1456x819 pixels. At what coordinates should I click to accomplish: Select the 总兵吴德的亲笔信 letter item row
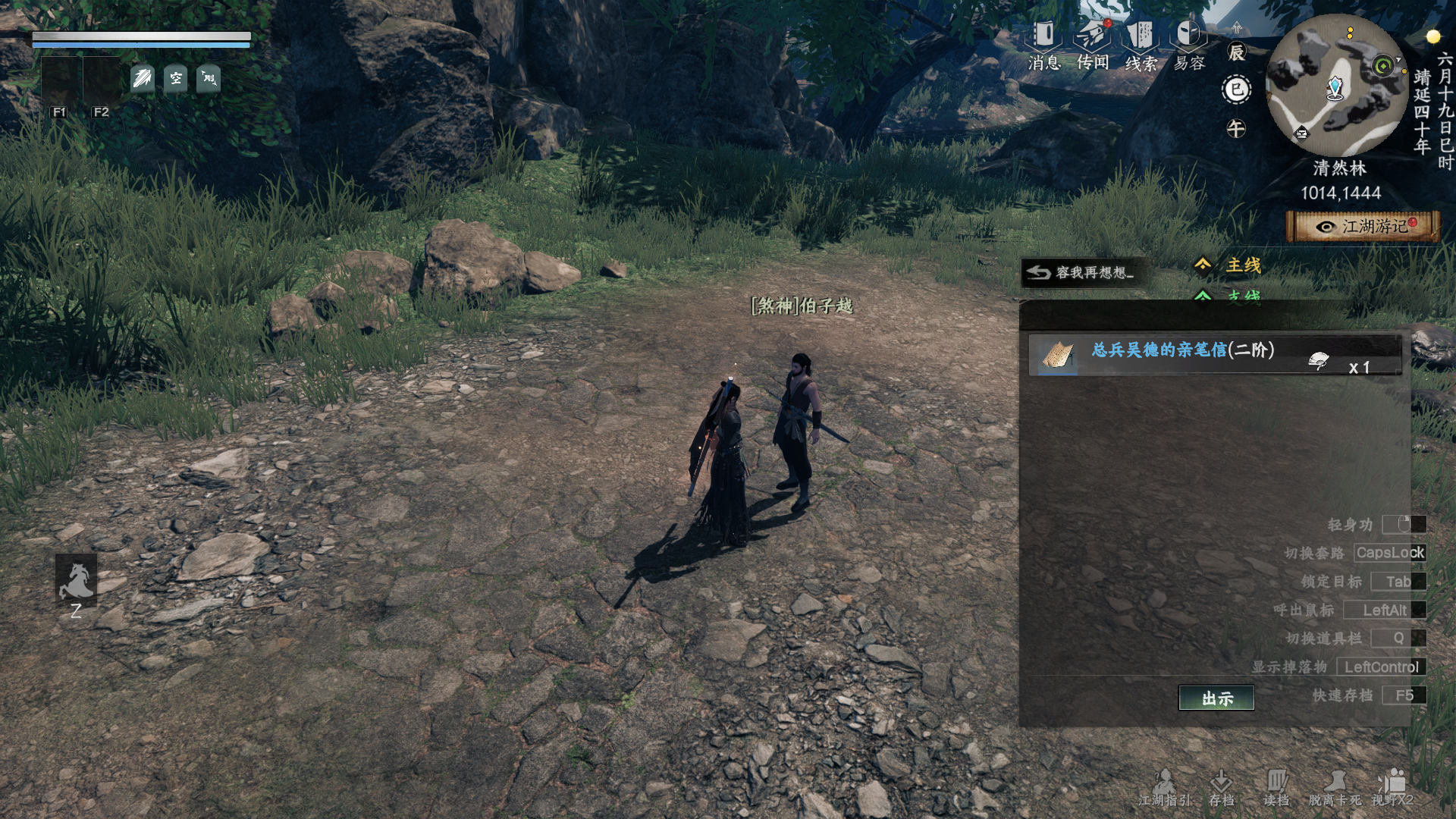pos(1214,355)
